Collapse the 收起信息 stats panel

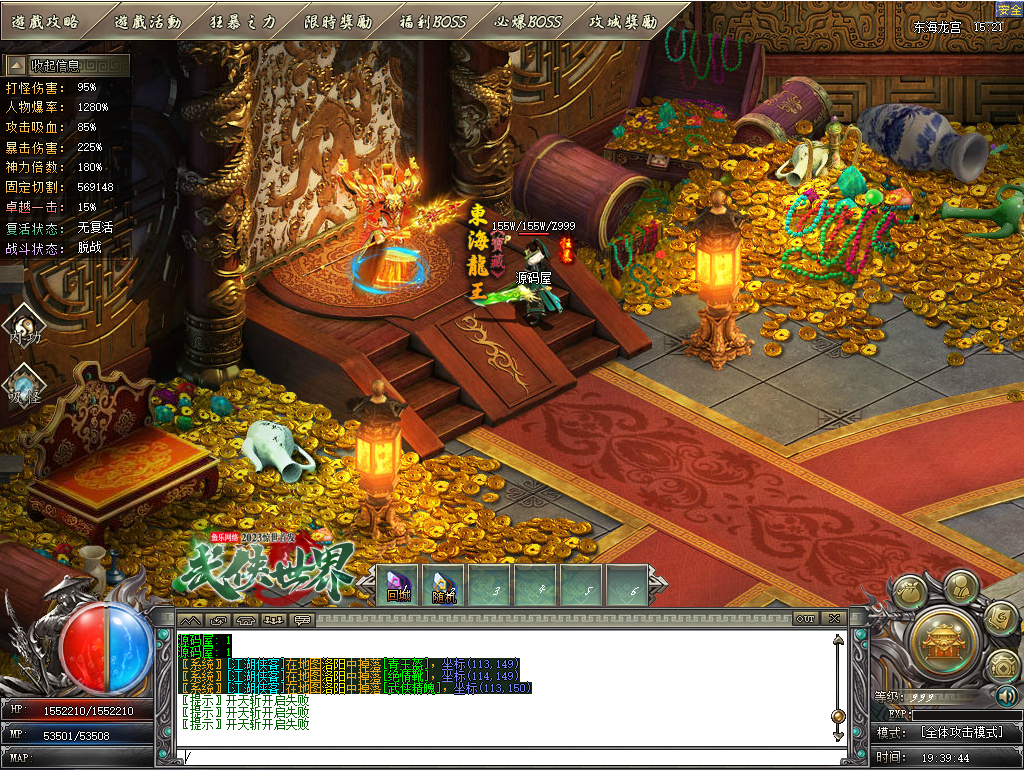coord(67,65)
